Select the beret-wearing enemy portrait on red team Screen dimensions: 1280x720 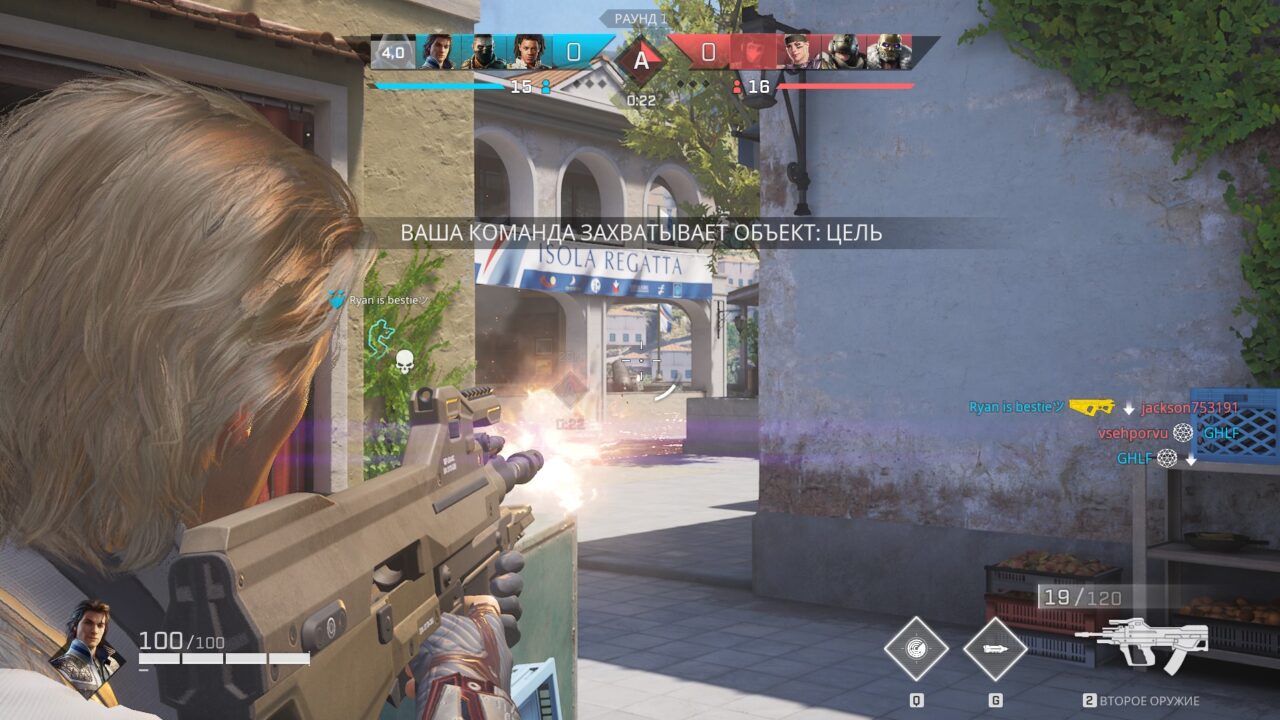[800, 52]
